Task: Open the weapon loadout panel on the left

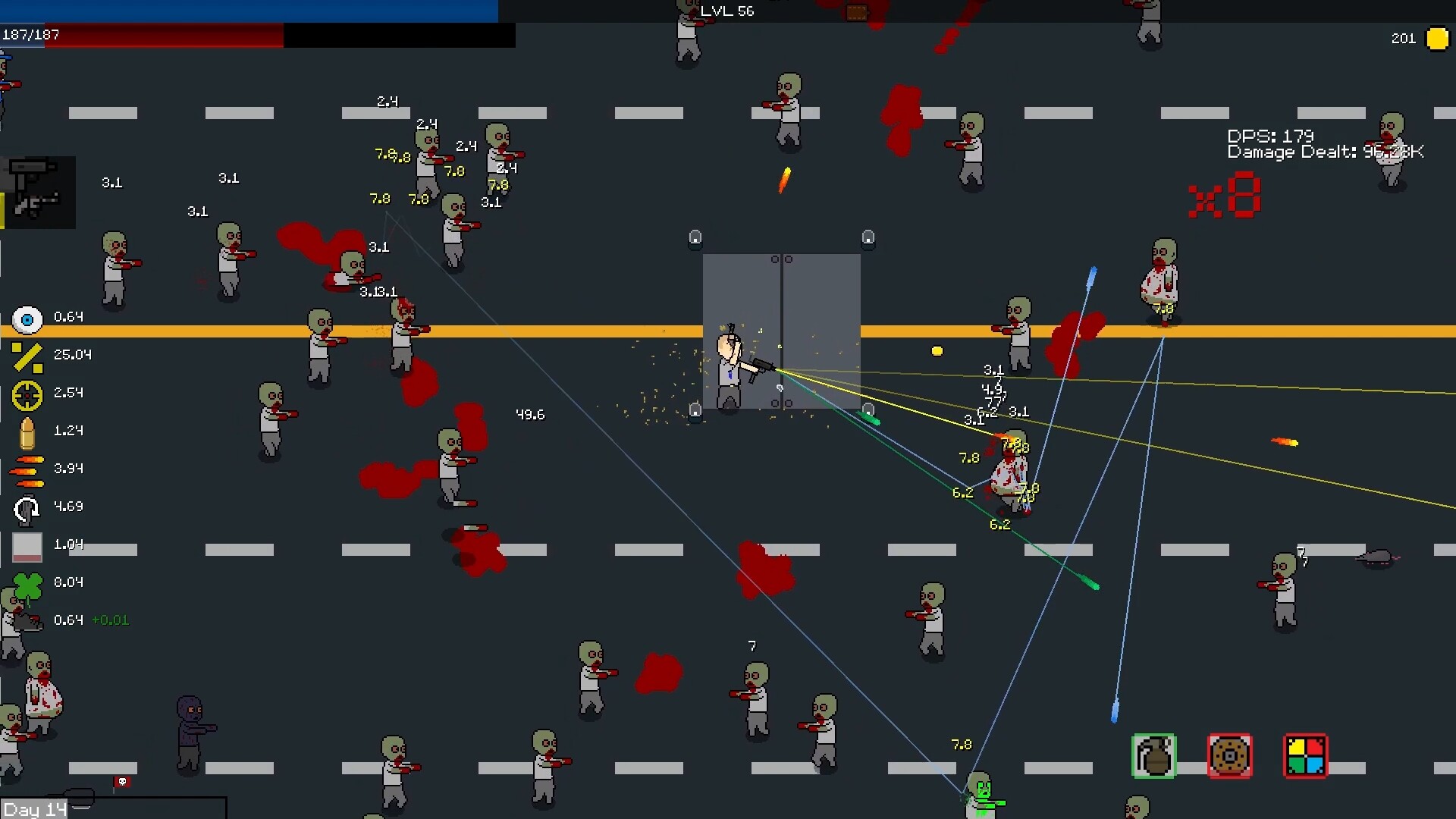Action: tap(39, 191)
